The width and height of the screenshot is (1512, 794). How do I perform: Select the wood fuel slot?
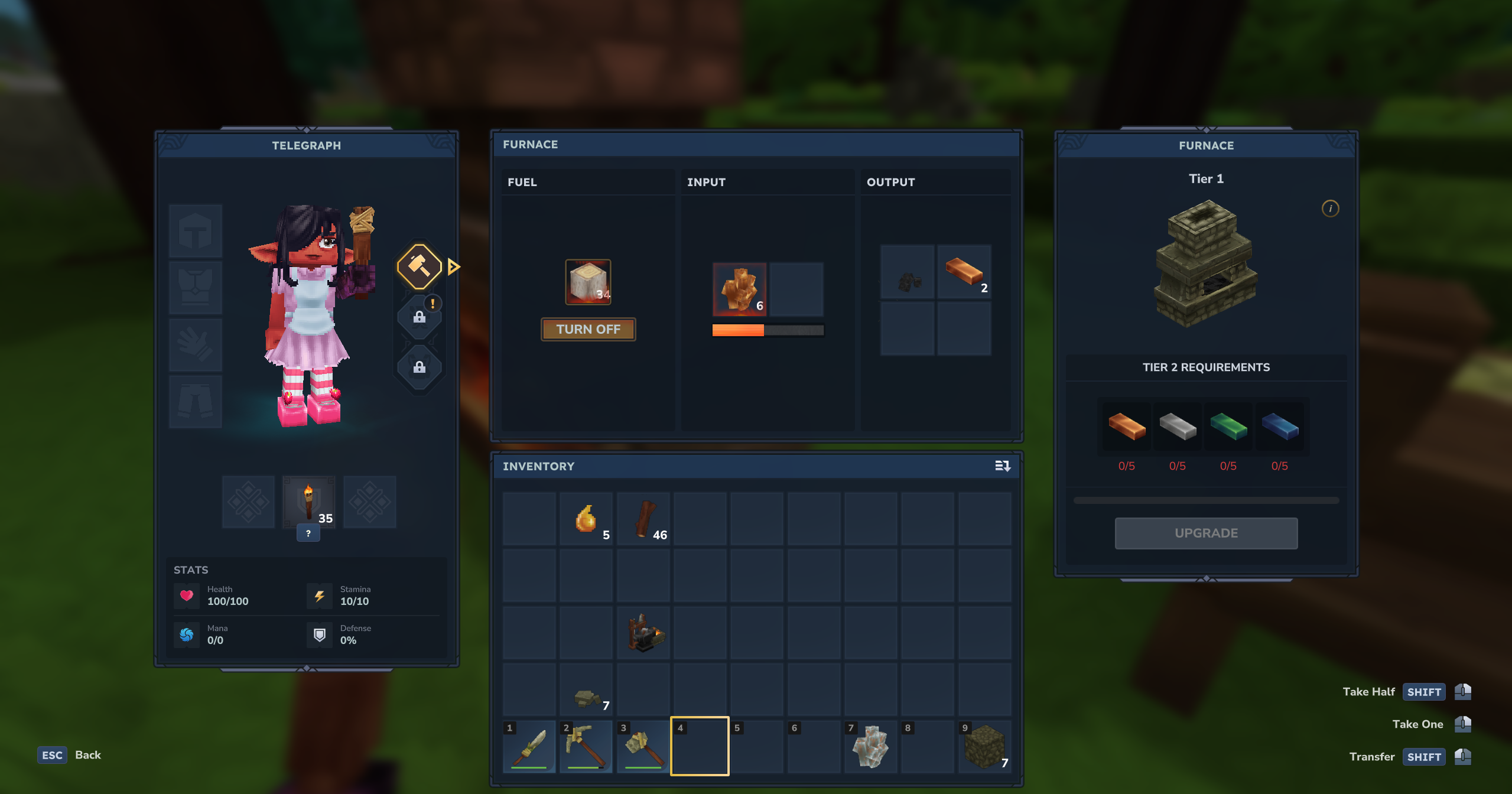coord(588,282)
